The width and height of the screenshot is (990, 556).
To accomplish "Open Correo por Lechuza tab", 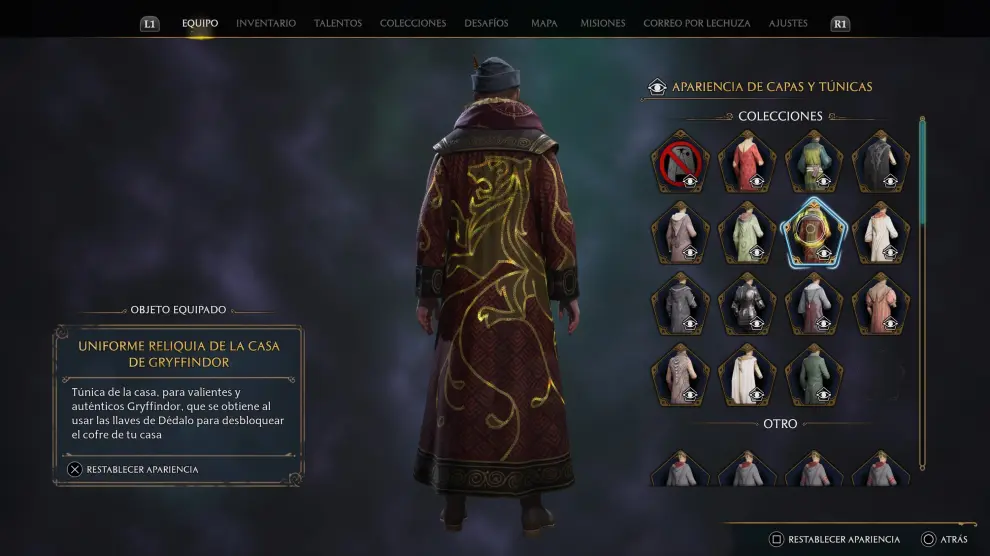I will (696, 23).
